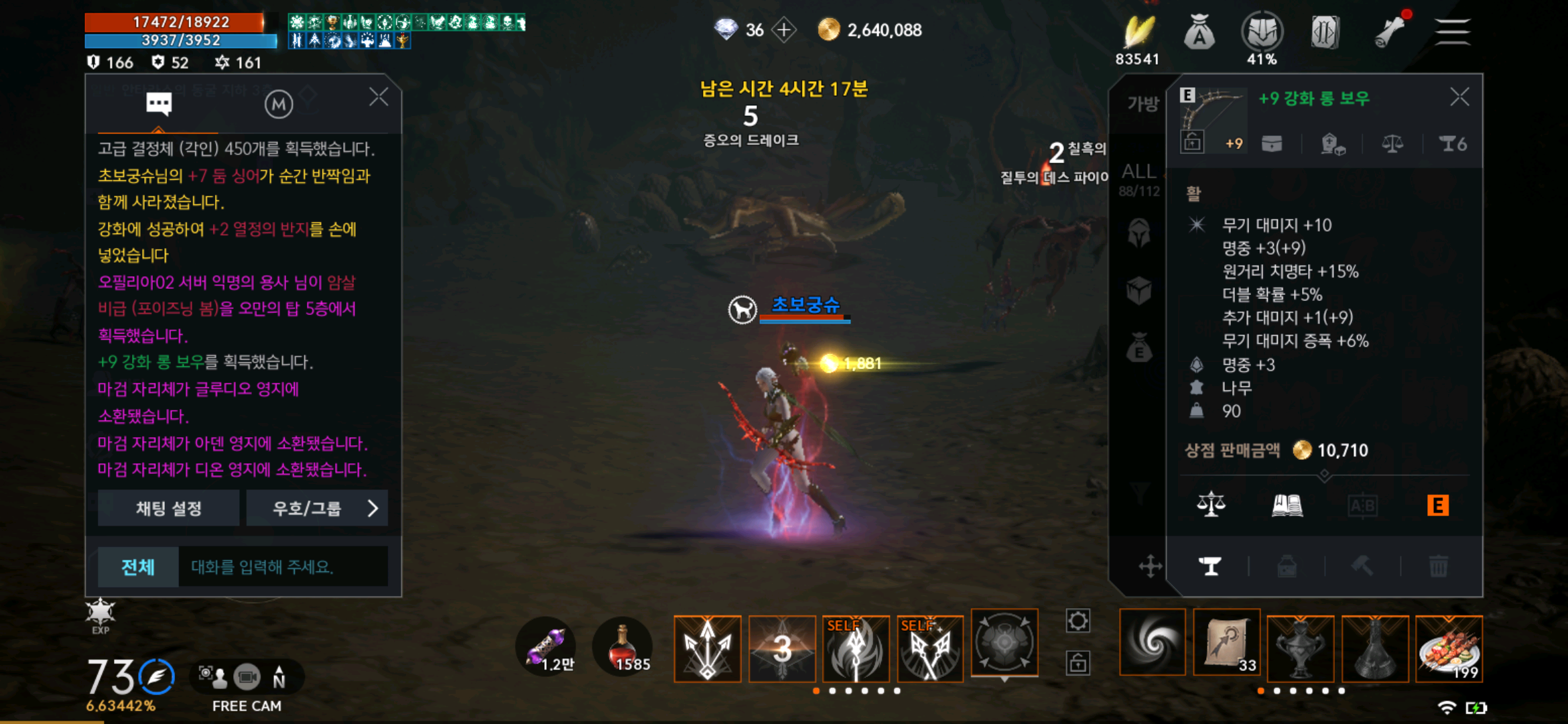Click the scales sell icon under the bow name
1568x724 pixels.
click(1392, 143)
